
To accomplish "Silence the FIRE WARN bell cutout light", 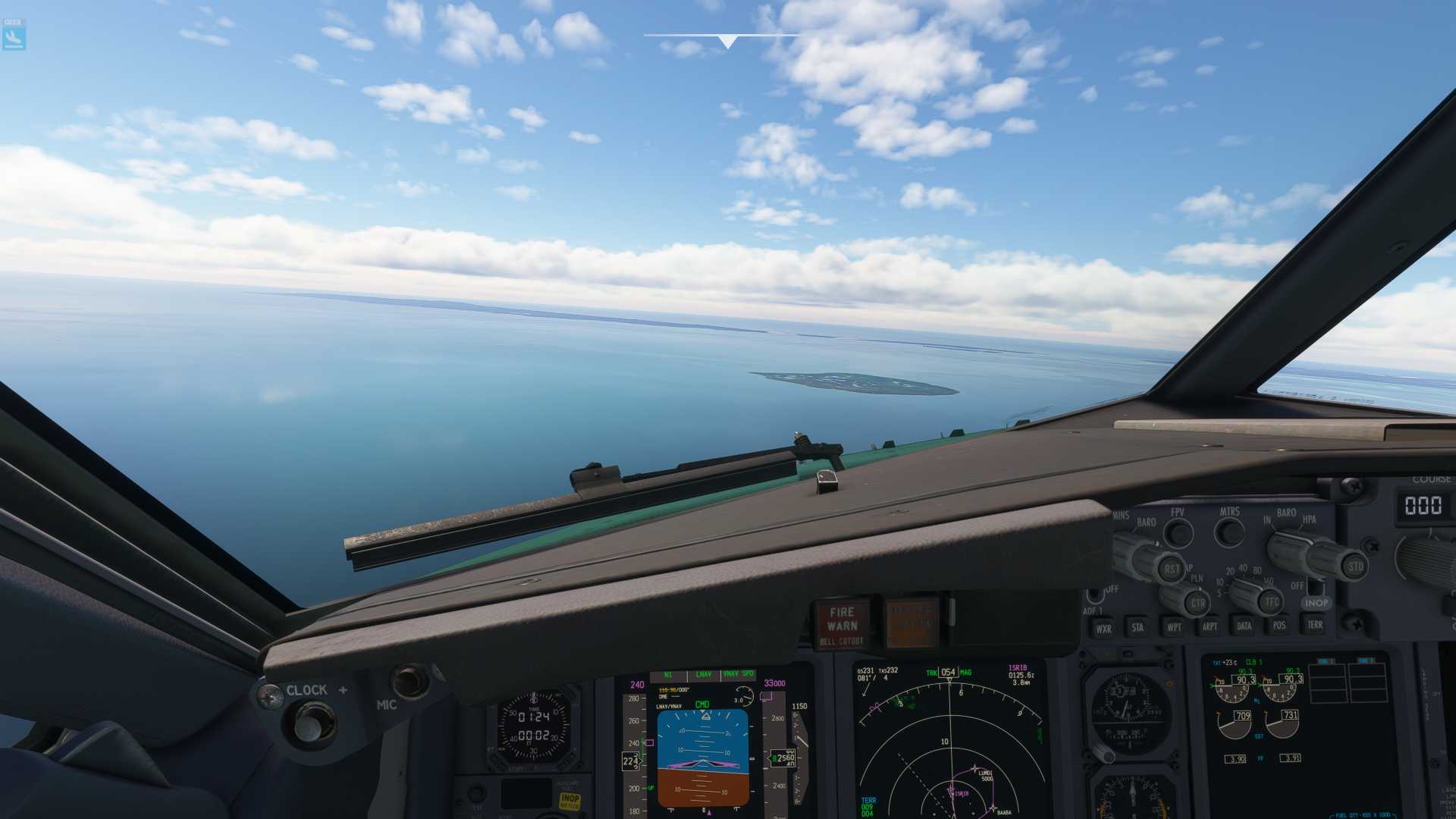I will 842,625.
